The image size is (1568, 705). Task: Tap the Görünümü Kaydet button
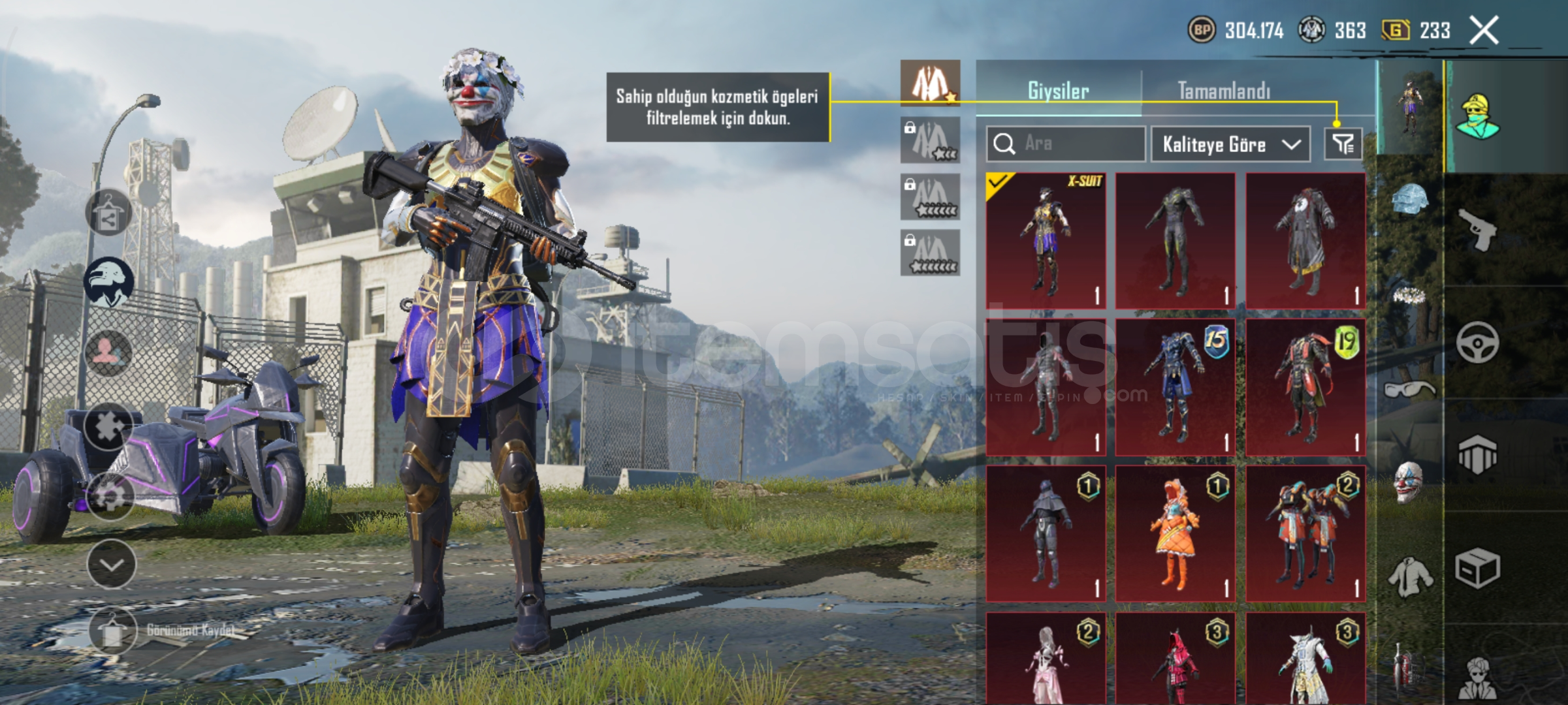(x=113, y=630)
